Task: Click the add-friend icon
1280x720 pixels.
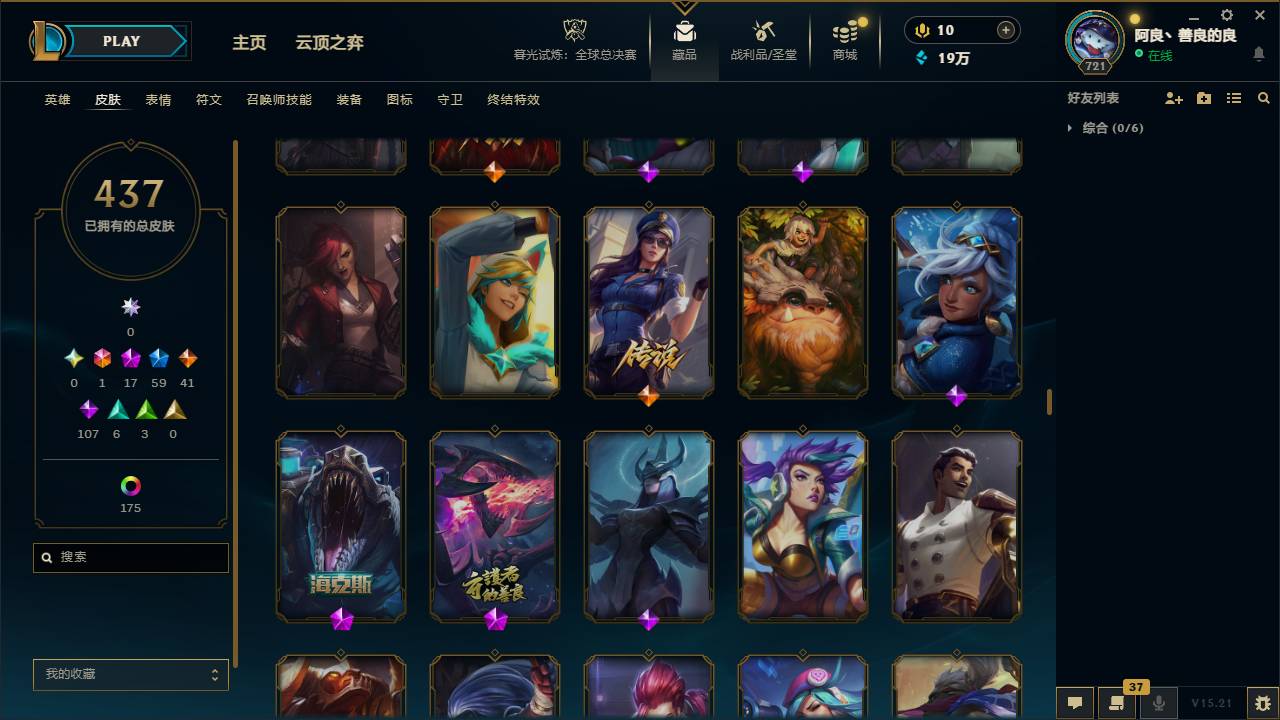Action: click(x=1172, y=97)
